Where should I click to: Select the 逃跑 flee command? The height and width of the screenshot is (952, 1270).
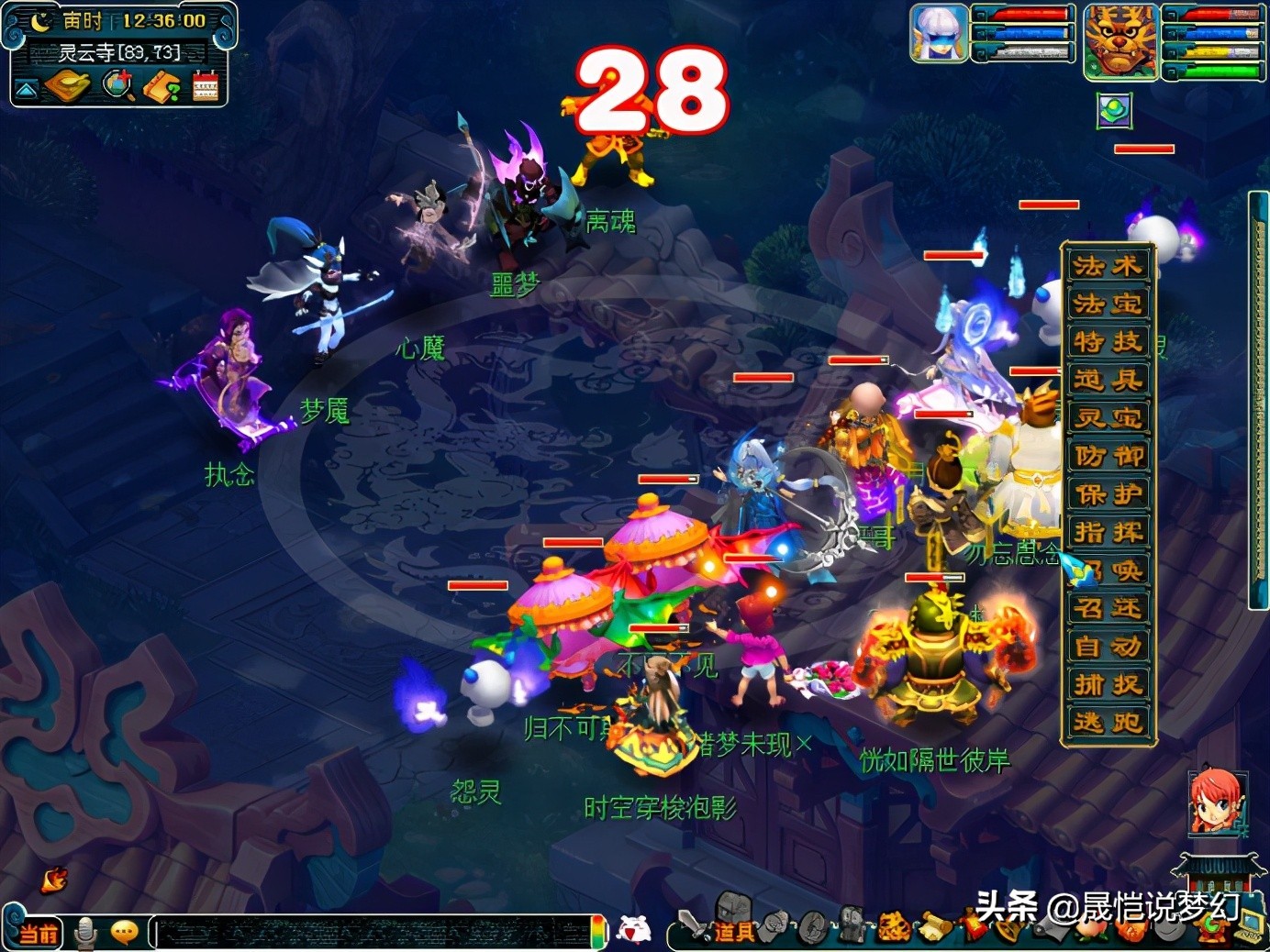coord(1108,723)
